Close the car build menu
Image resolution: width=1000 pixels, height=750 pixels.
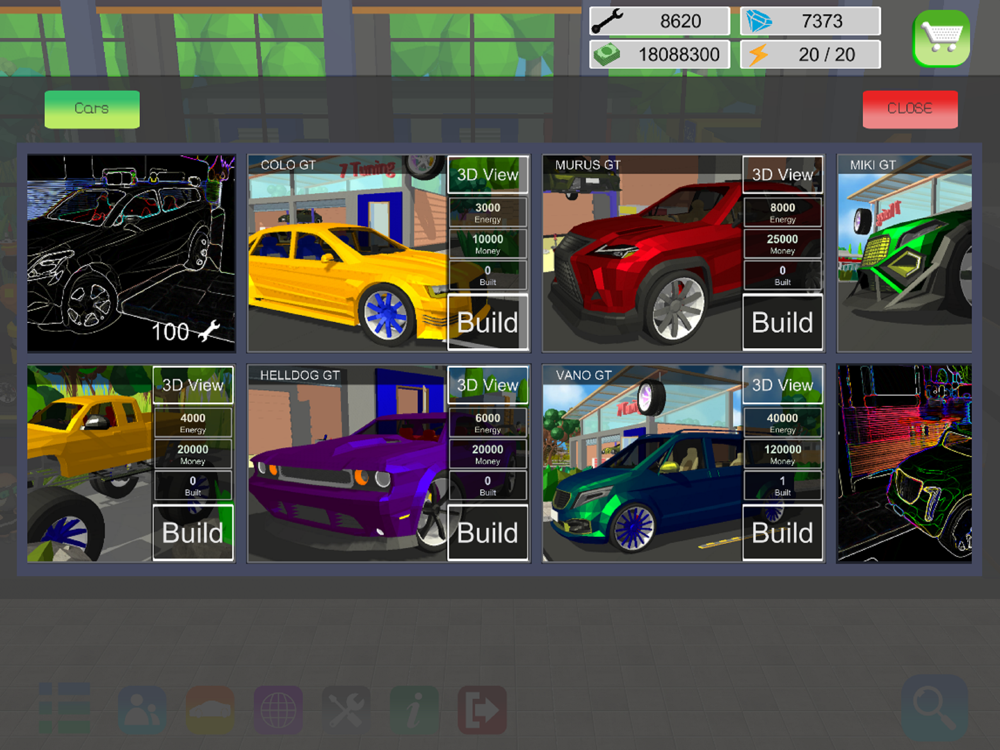[x=910, y=109]
